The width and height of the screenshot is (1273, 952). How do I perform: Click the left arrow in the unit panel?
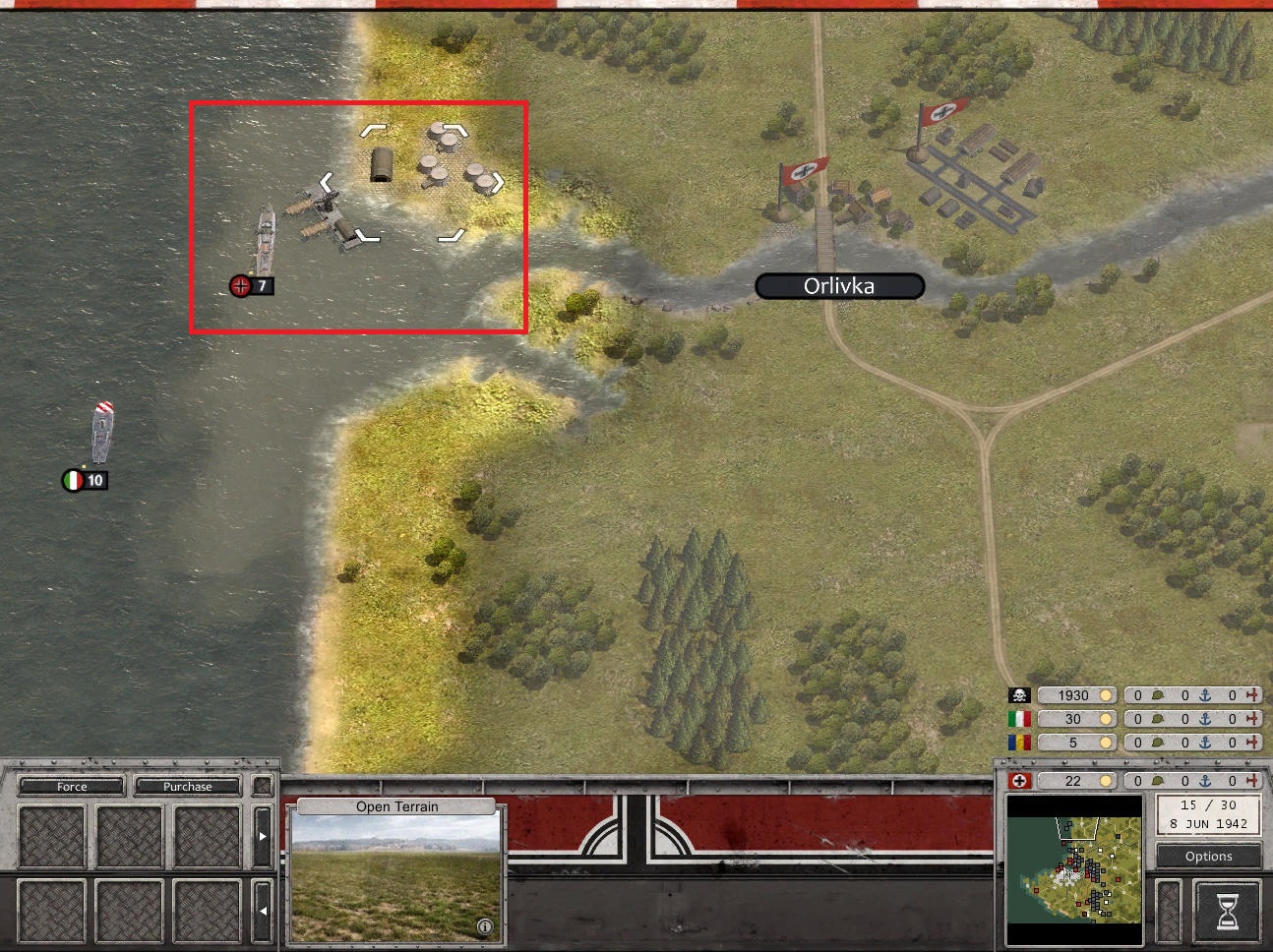pos(262,911)
